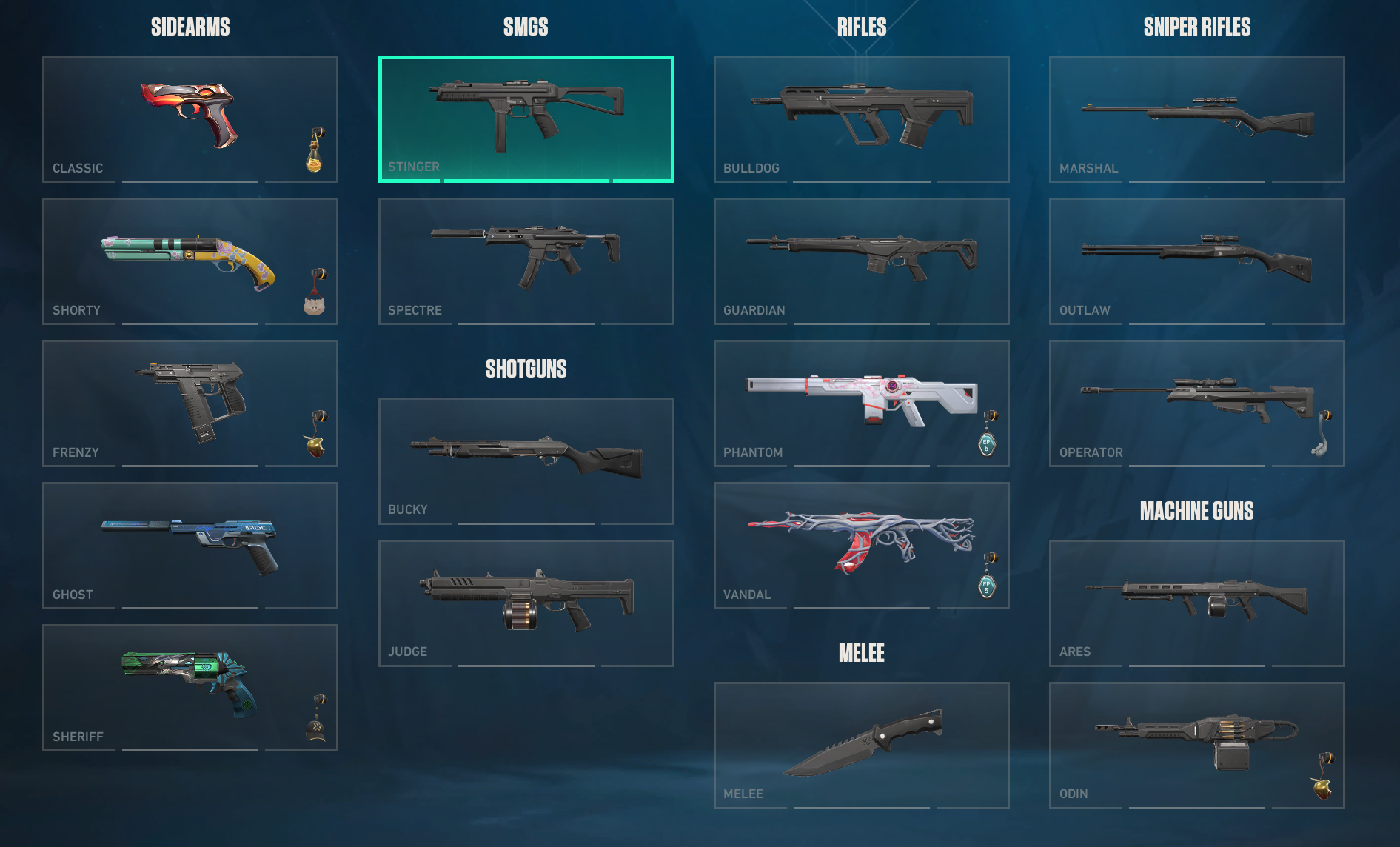Screen dimensions: 1400x847
Task: Select the Vandal rifle tile
Action: [861, 545]
